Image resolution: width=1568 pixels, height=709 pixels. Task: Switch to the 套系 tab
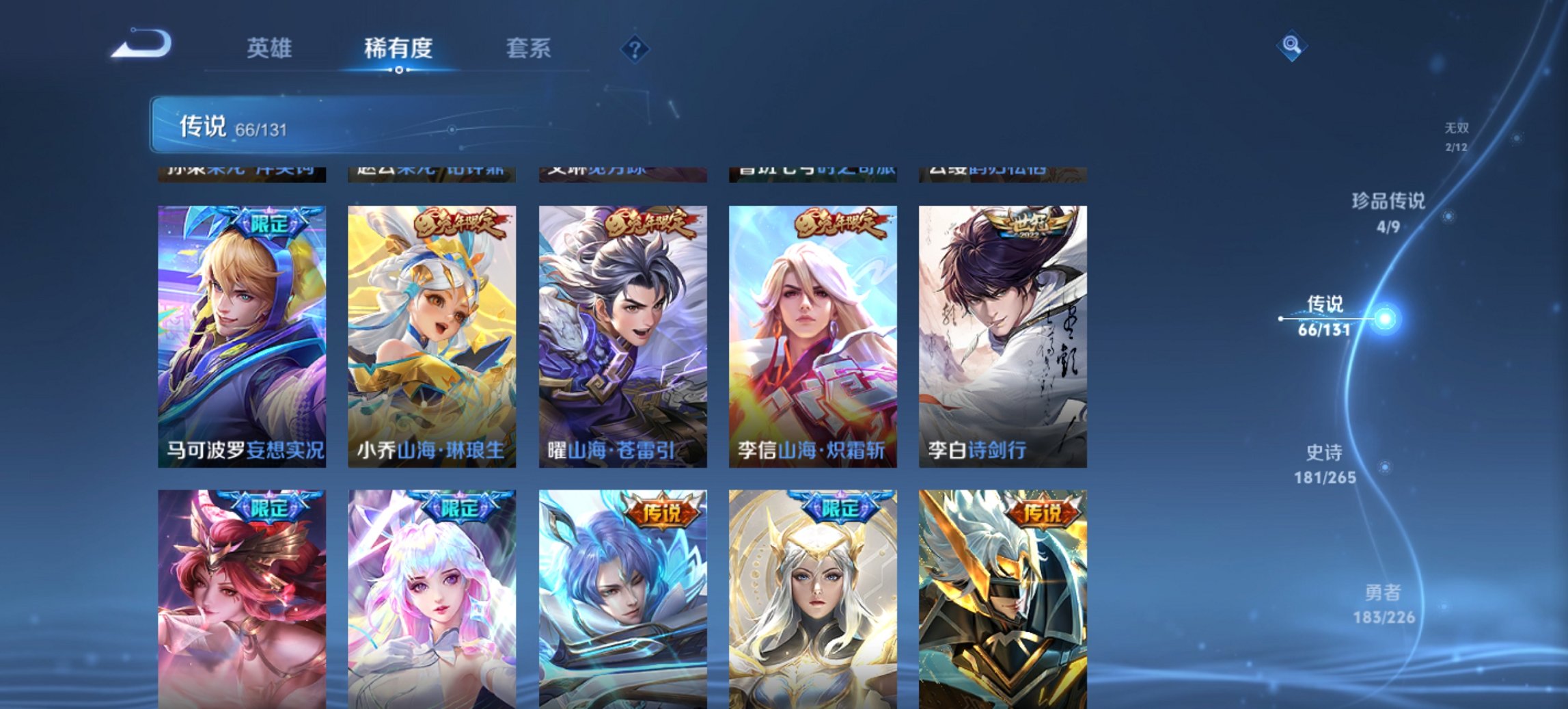(529, 49)
